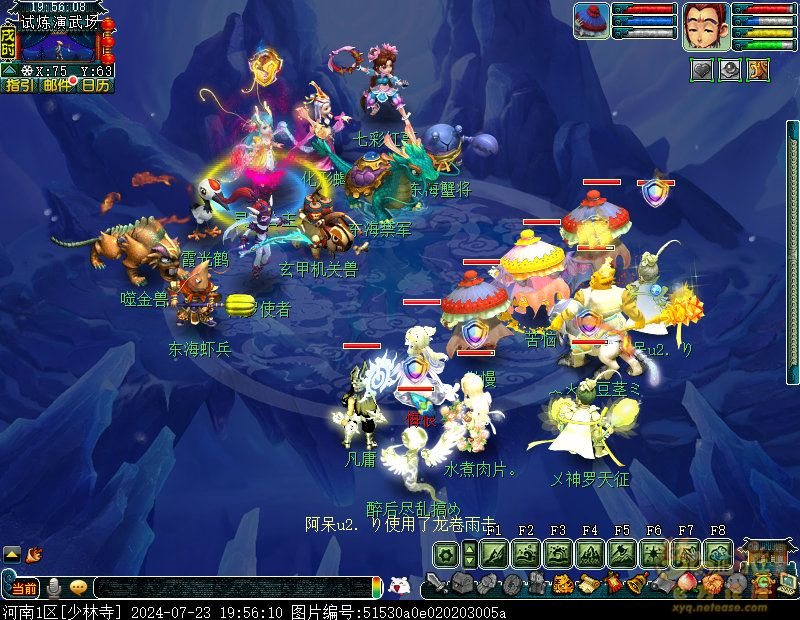
Task: Activate the F8 cloud skill slot
Action: tap(716, 553)
